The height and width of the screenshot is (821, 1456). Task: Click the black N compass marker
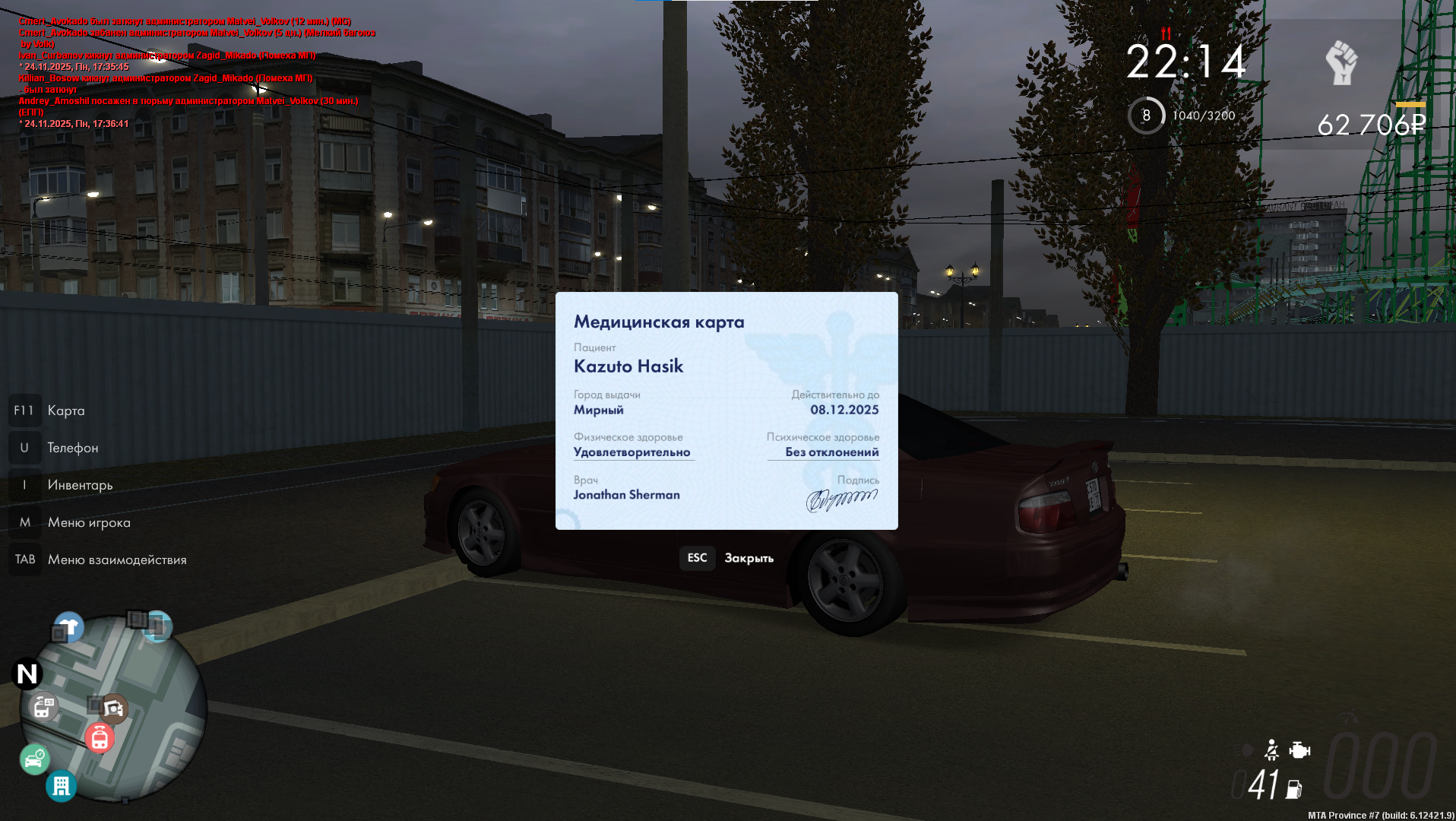tap(27, 674)
